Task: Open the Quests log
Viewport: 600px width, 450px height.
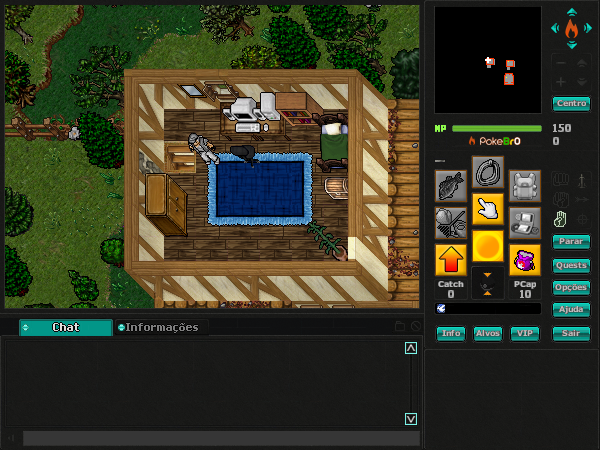Action: pos(571,265)
